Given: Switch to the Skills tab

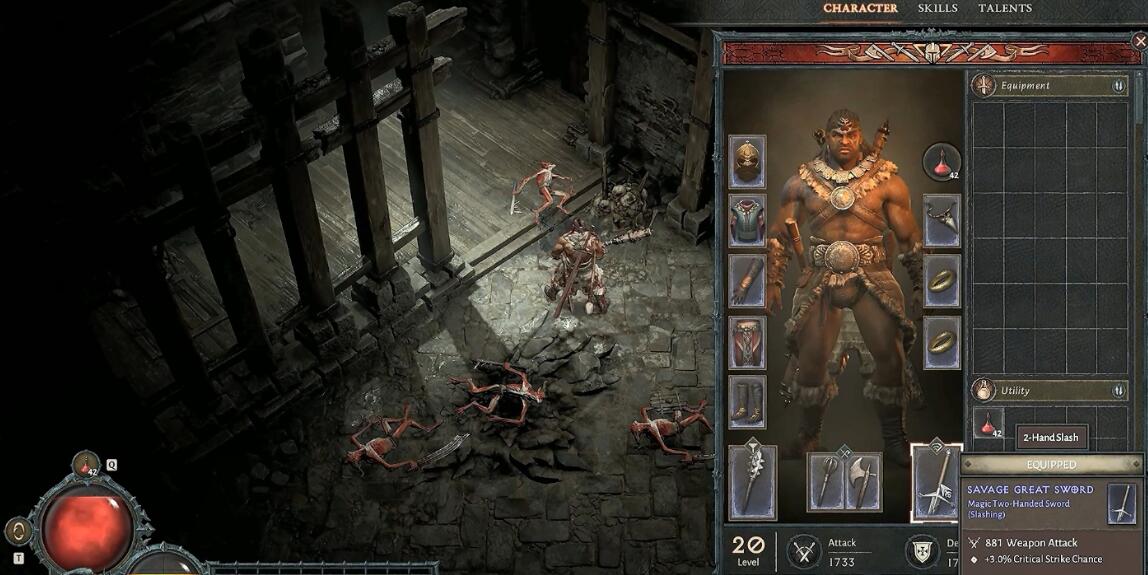Looking at the screenshot, I should pos(938,9).
